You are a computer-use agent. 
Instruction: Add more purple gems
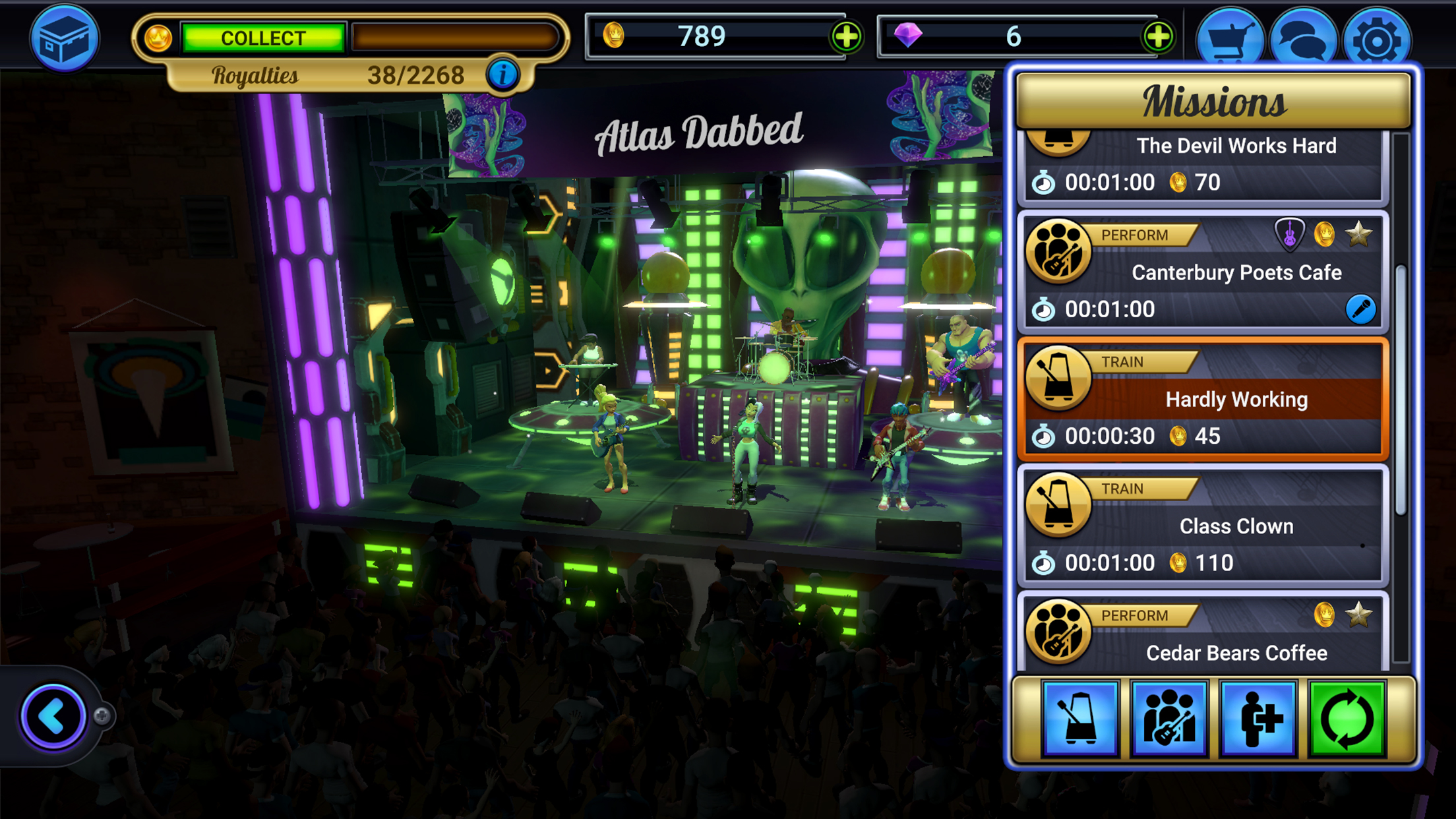click(1158, 36)
